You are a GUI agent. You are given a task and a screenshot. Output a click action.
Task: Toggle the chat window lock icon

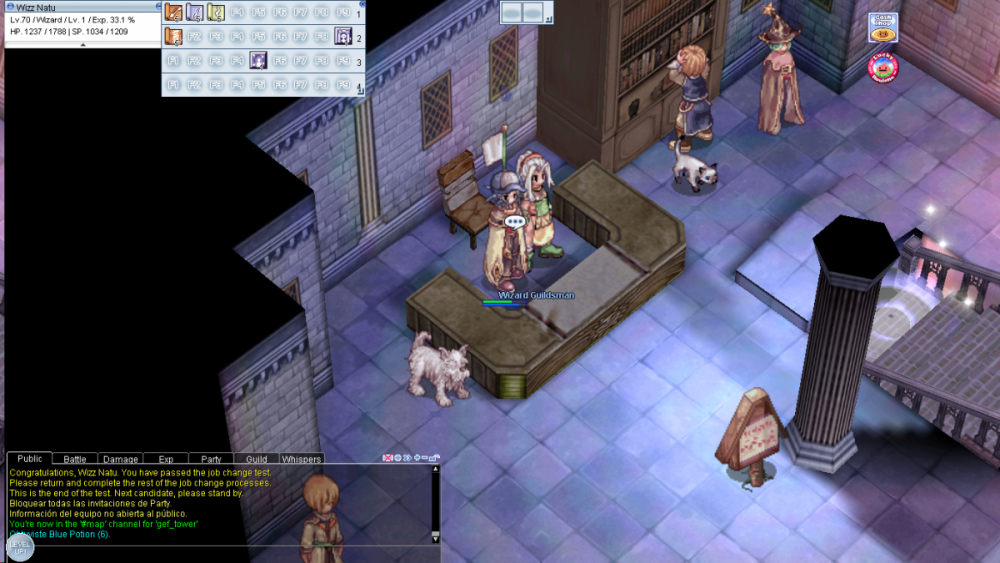point(436,458)
